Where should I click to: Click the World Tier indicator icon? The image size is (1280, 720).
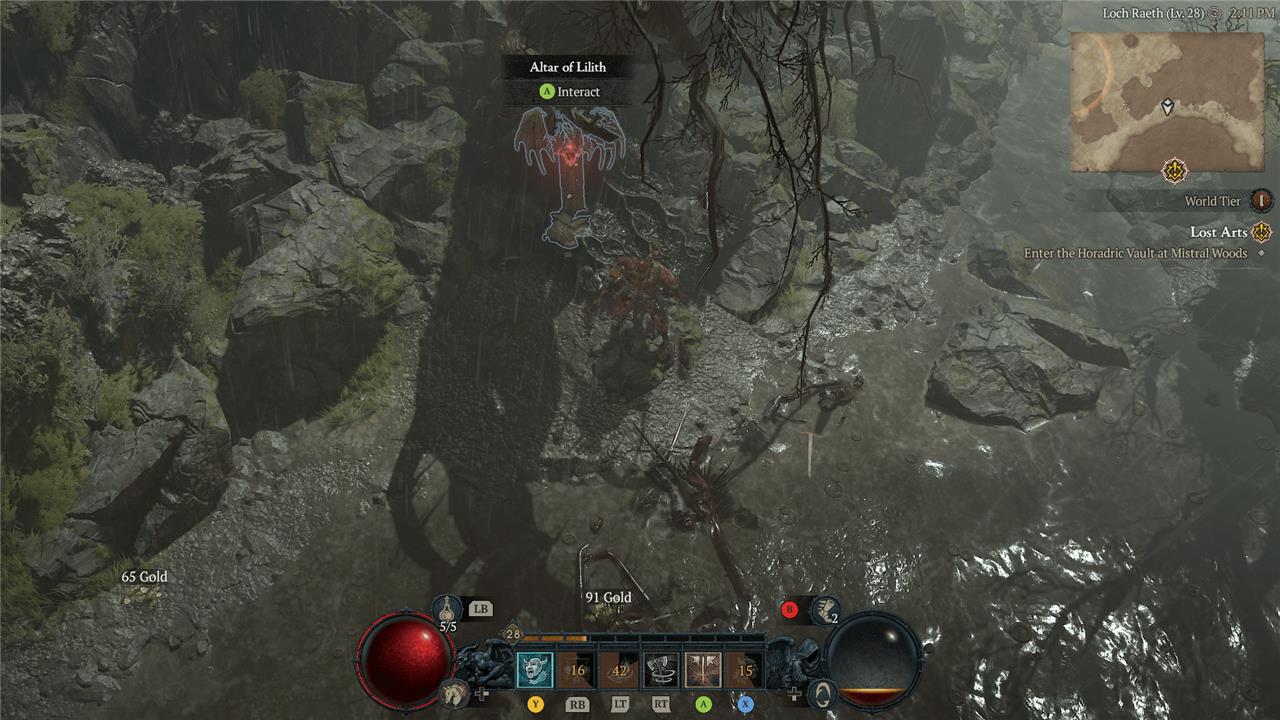[x=1262, y=201]
